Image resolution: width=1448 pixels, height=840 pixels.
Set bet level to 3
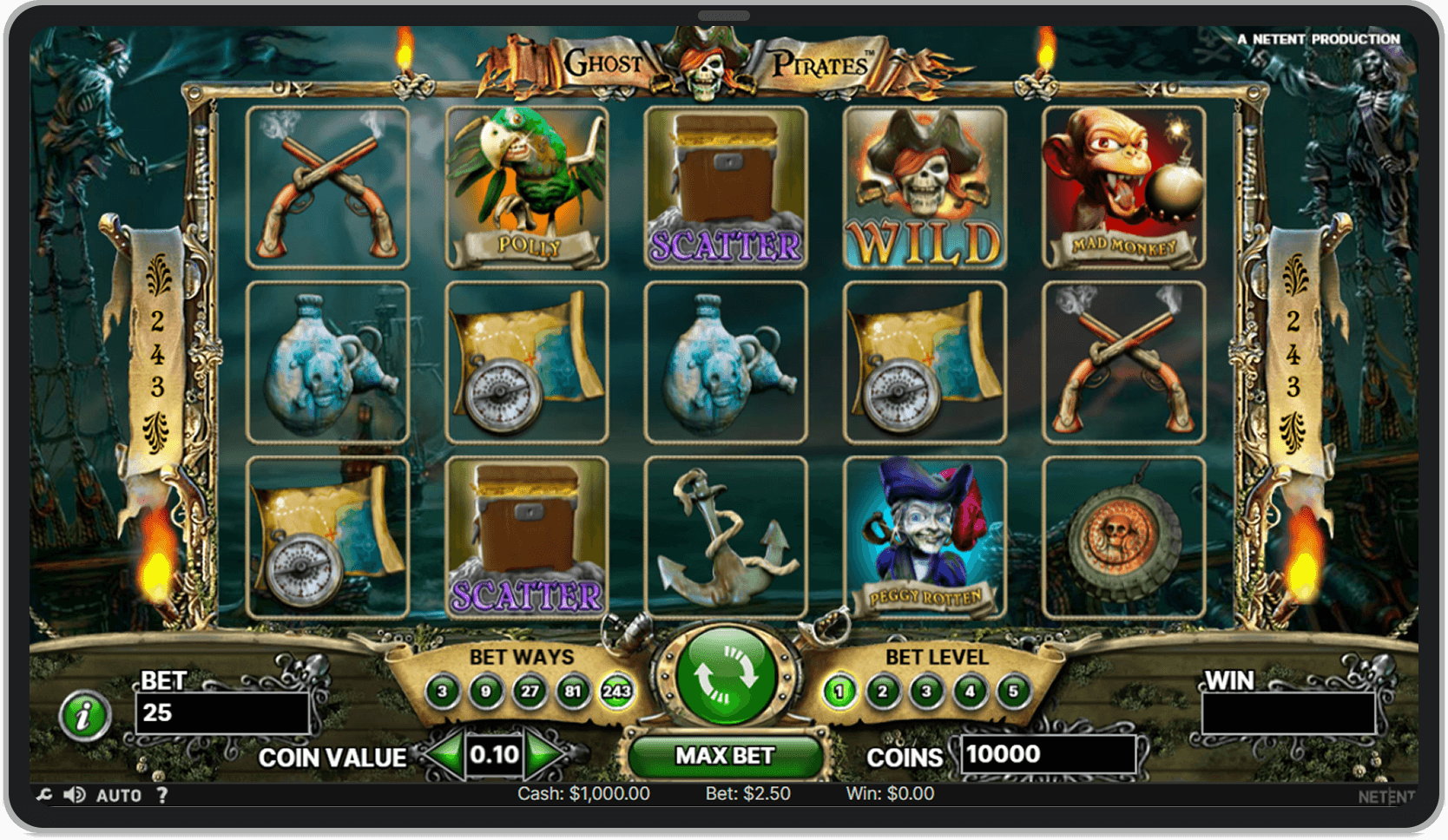point(927,692)
